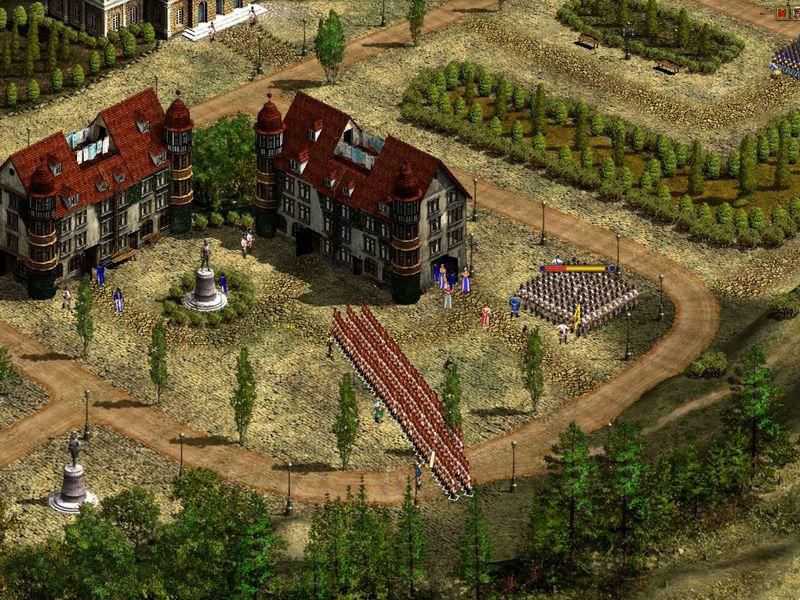Select the infantry square with the status bar

click(580, 295)
